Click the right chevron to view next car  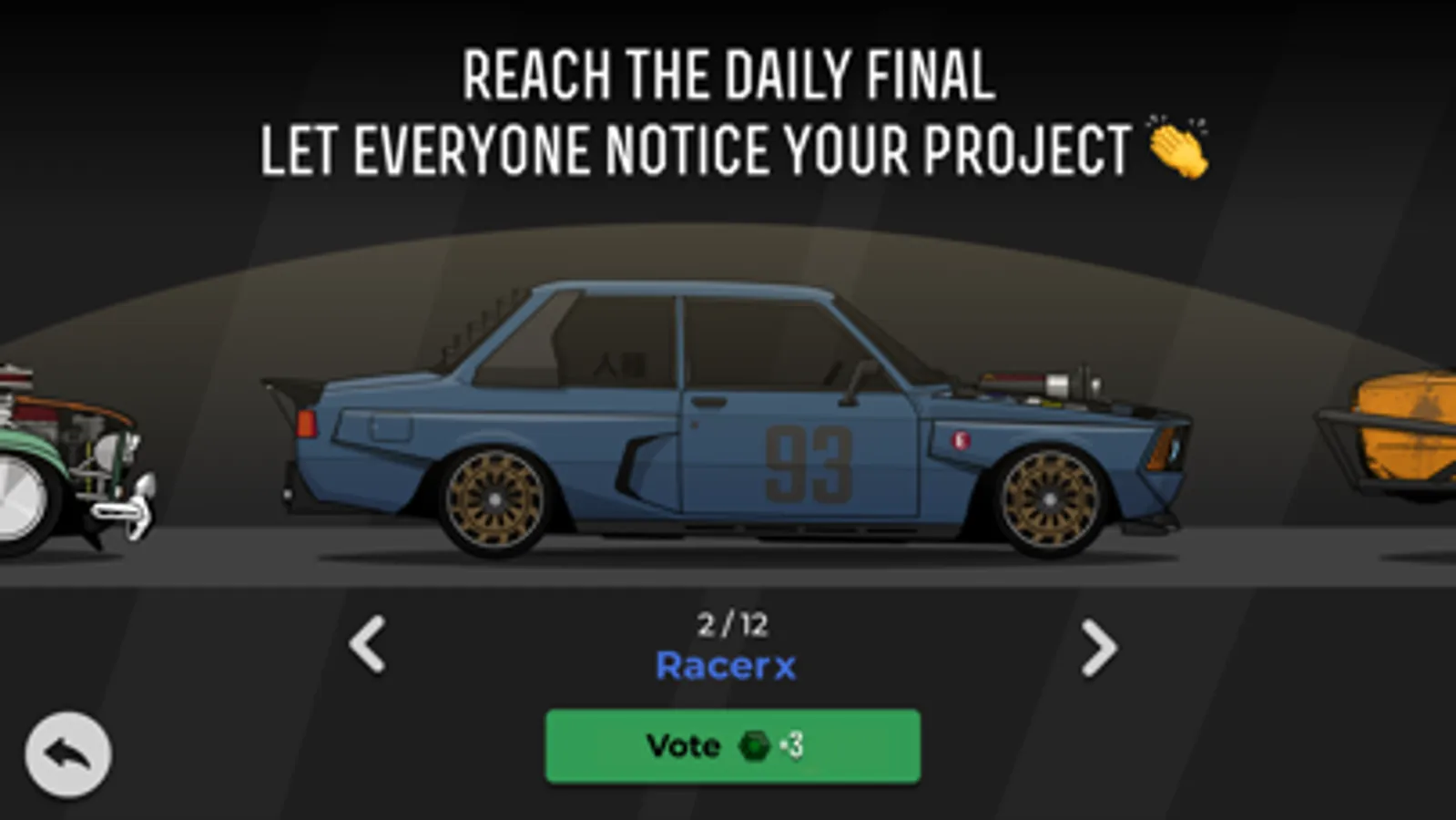click(x=1098, y=647)
